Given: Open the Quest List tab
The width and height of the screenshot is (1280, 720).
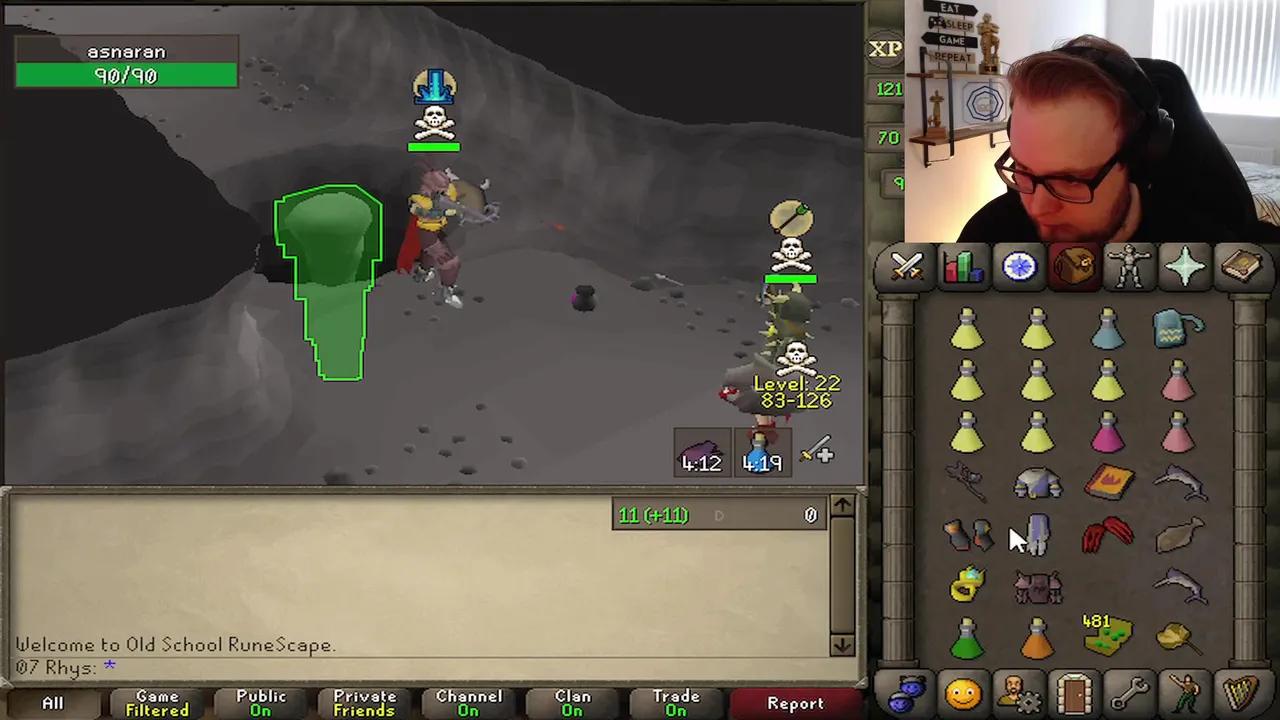Looking at the screenshot, I should [1019, 265].
